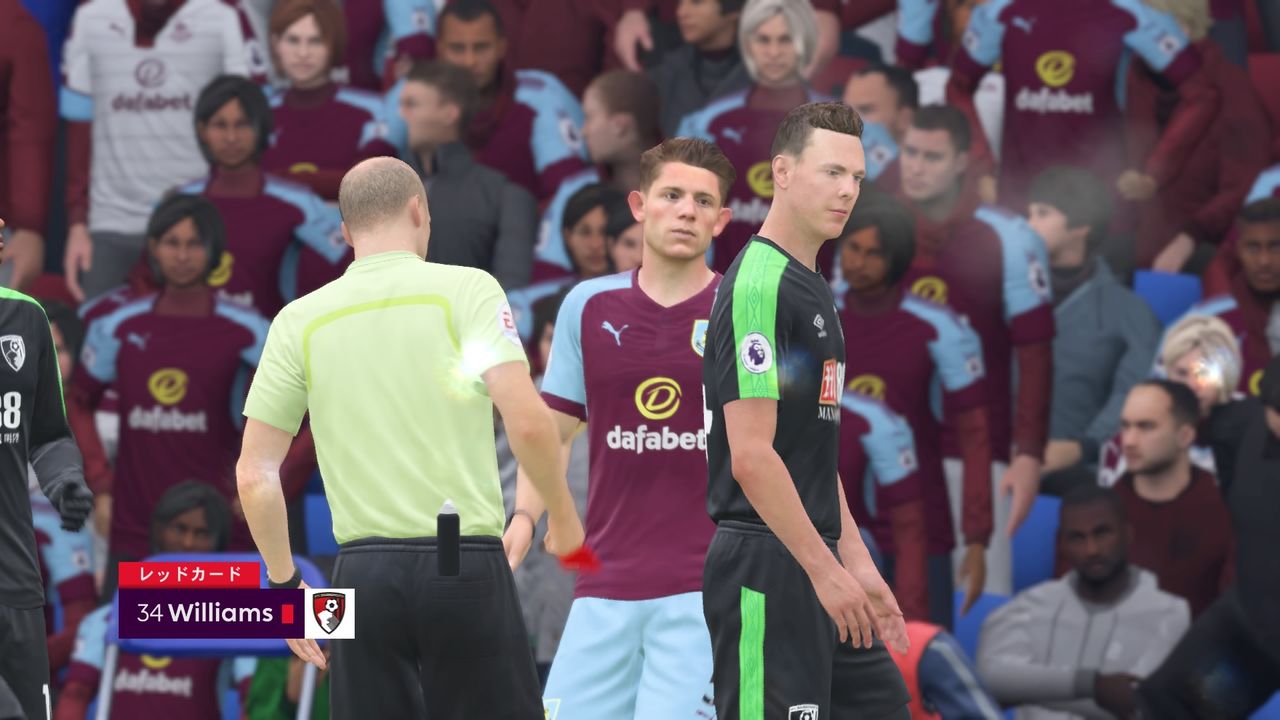Click the referee's black card holder
This screenshot has height=720, width=1280.
pos(448,545)
